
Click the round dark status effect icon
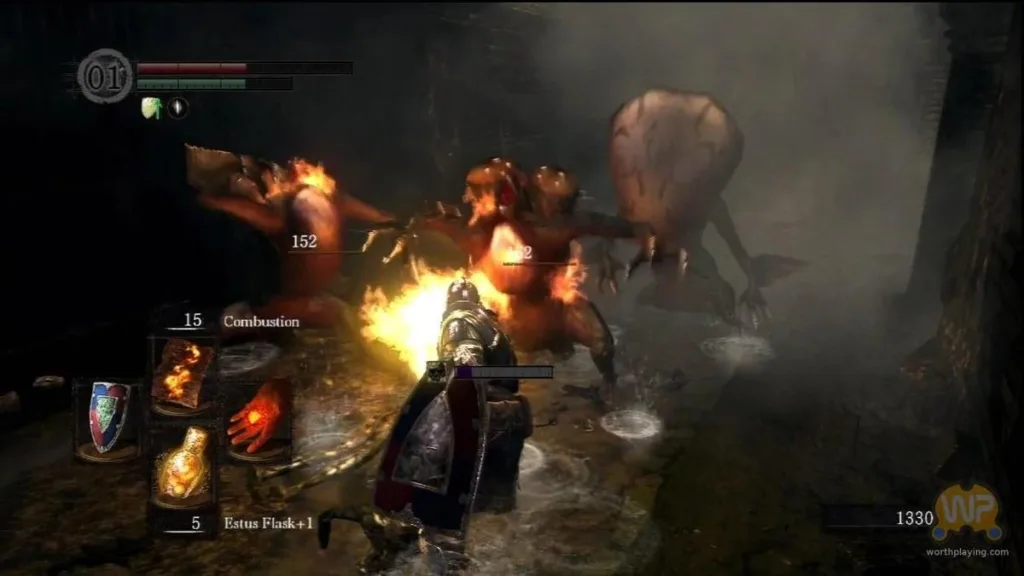coord(178,108)
